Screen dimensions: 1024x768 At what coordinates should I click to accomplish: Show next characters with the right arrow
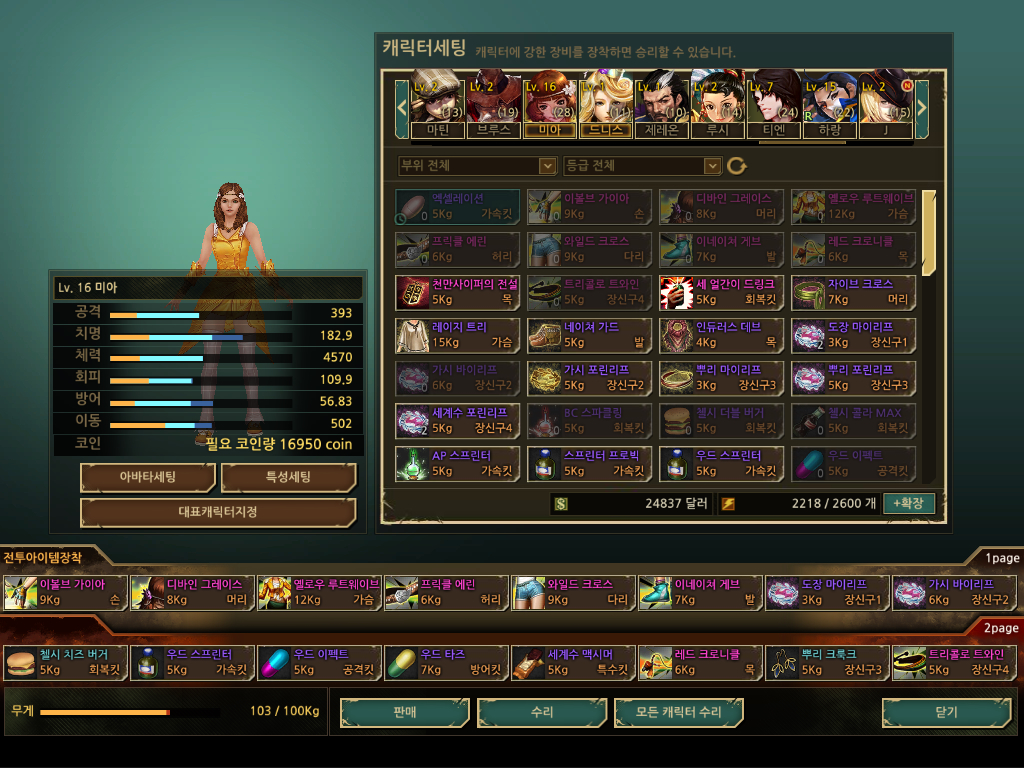click(922, 103)
